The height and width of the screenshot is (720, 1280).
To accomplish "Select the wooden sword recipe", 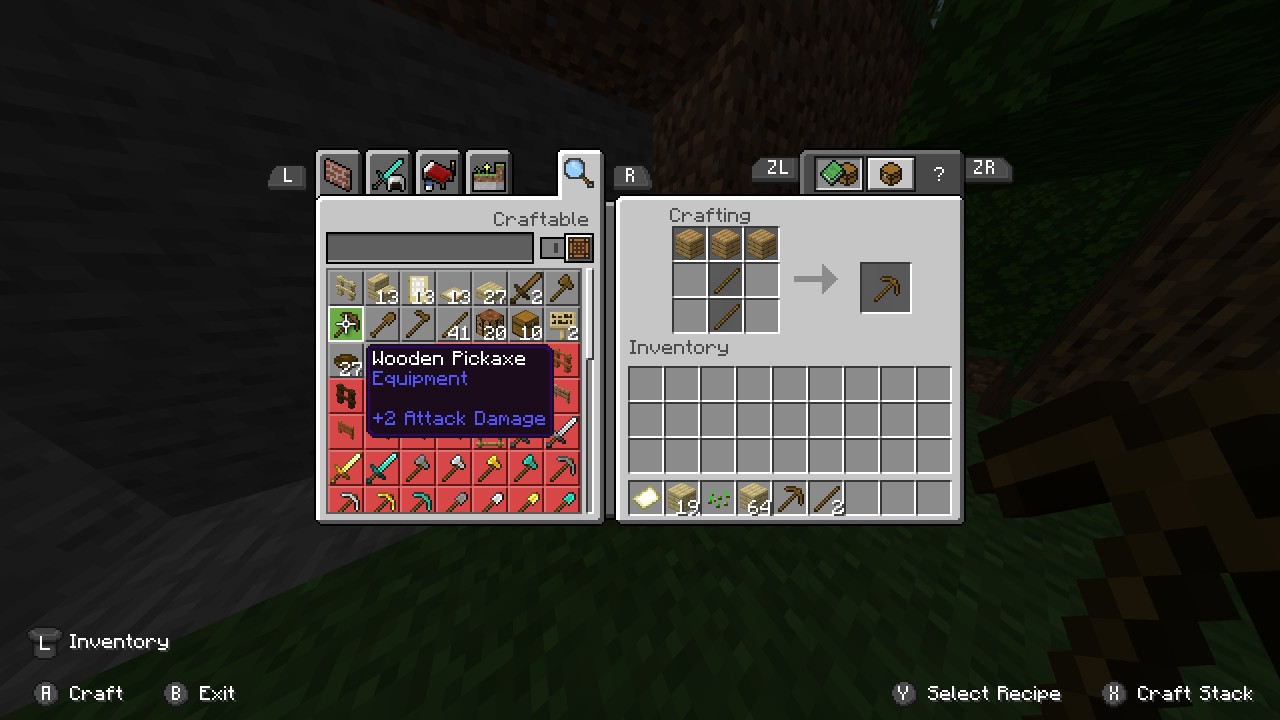I will 526,289.
